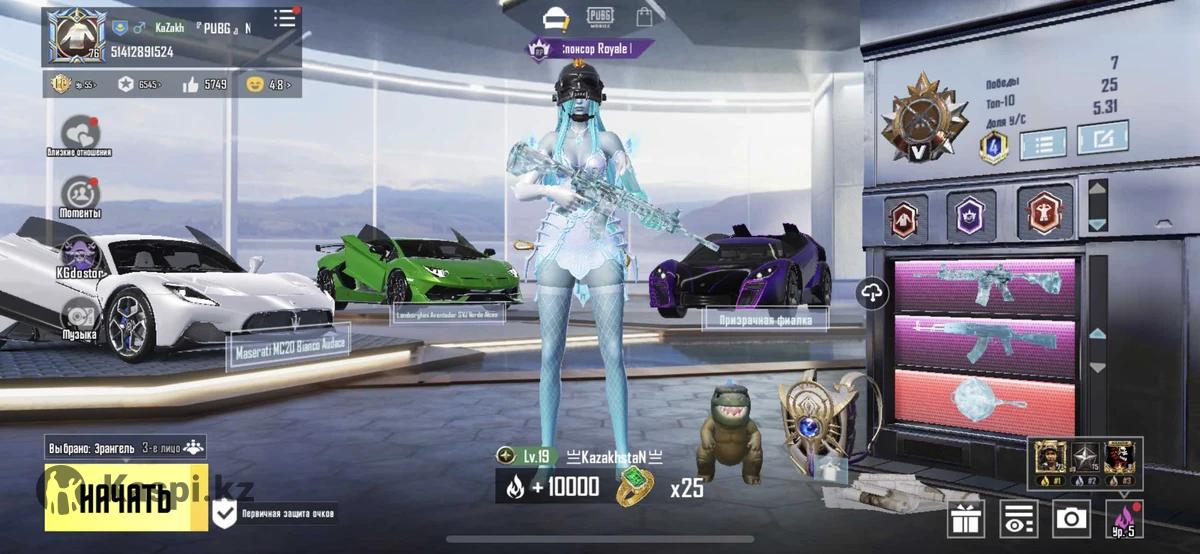Take a screenshot with the camera button
The width and height of the screenshot is (1200, 554).
tap(1072, 518)
